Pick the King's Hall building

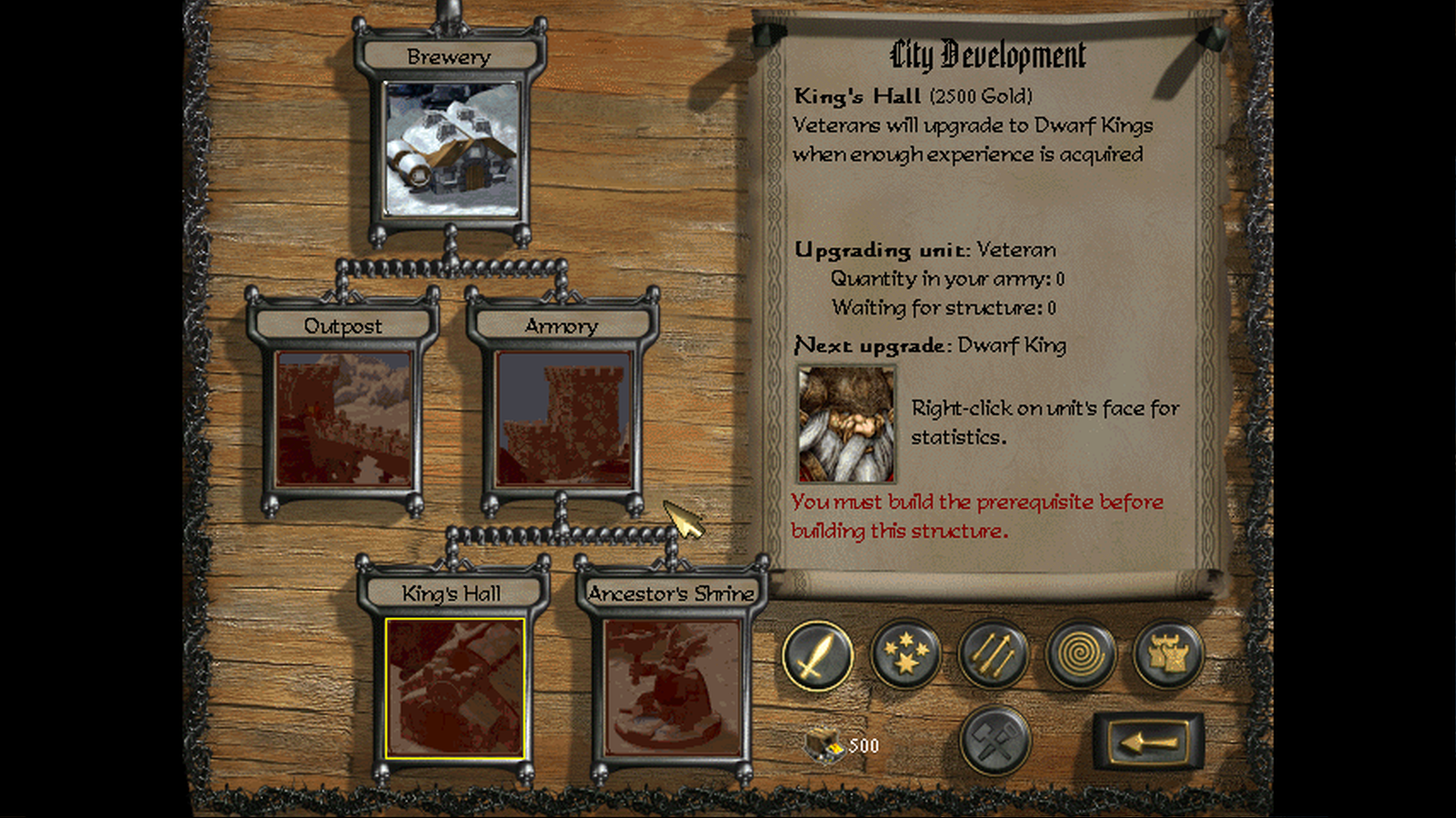(454, 688)
